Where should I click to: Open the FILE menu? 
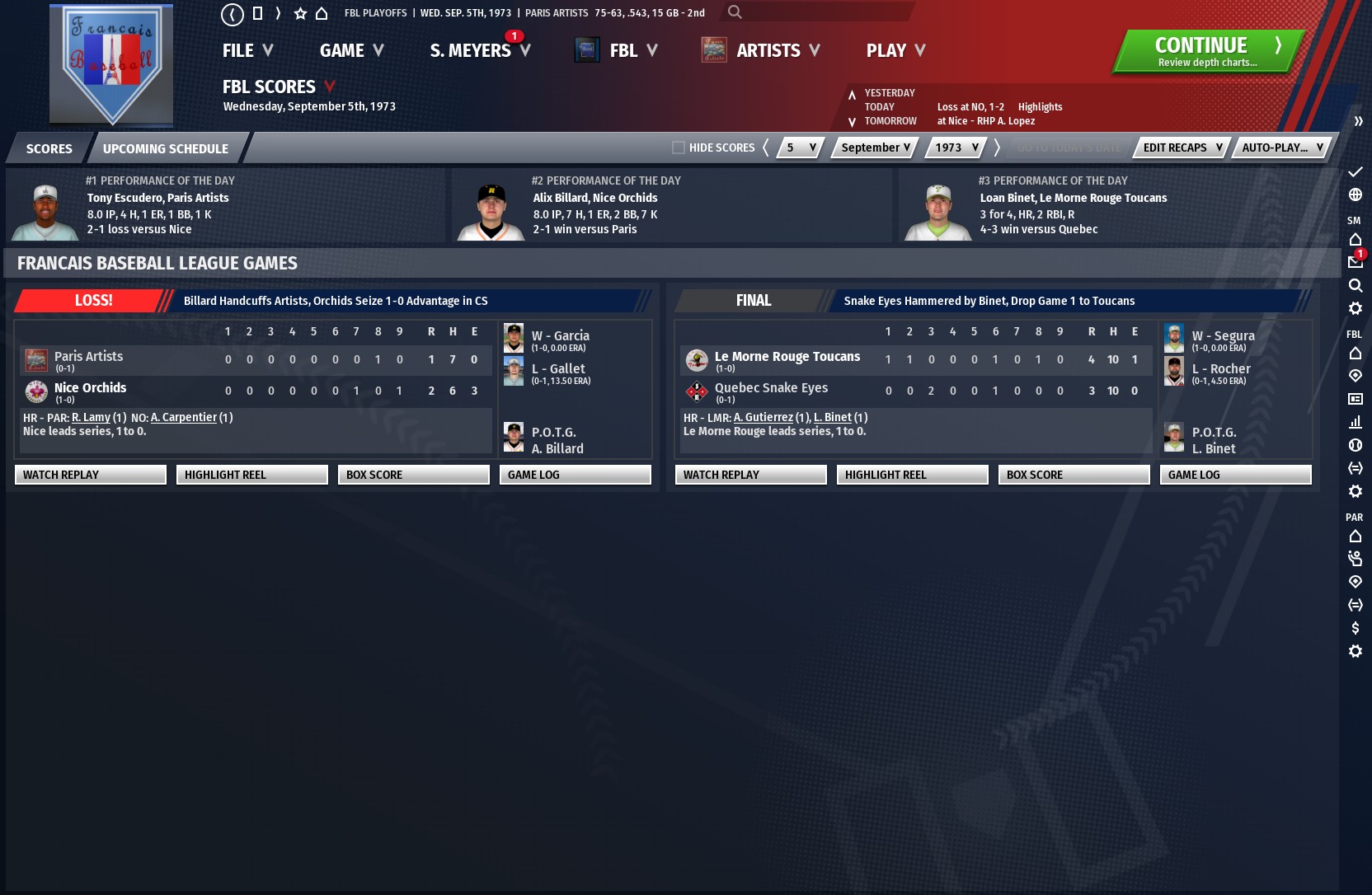[247, 51]
